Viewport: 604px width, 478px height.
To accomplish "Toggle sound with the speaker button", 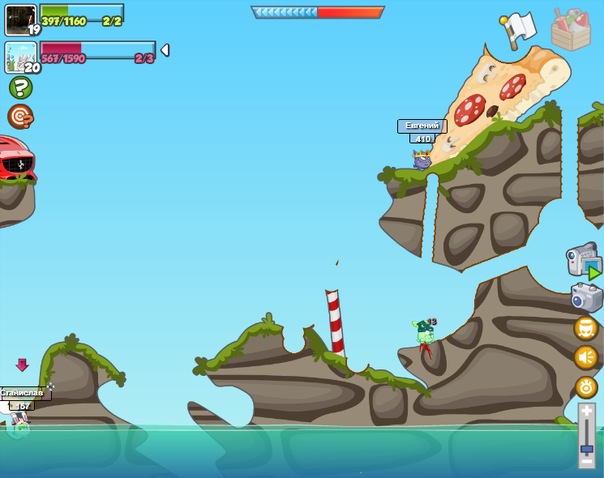I will click(586, 357).
